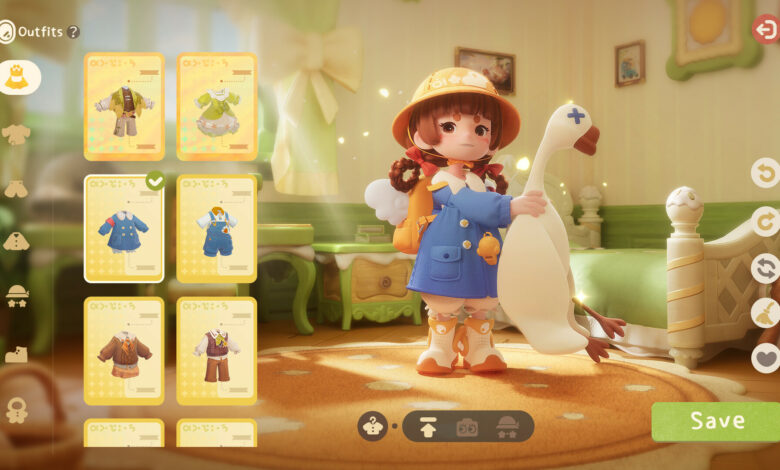780x470 pixels.
Task: Favorite this outfit with the heart button
Action: coord(765,358)
